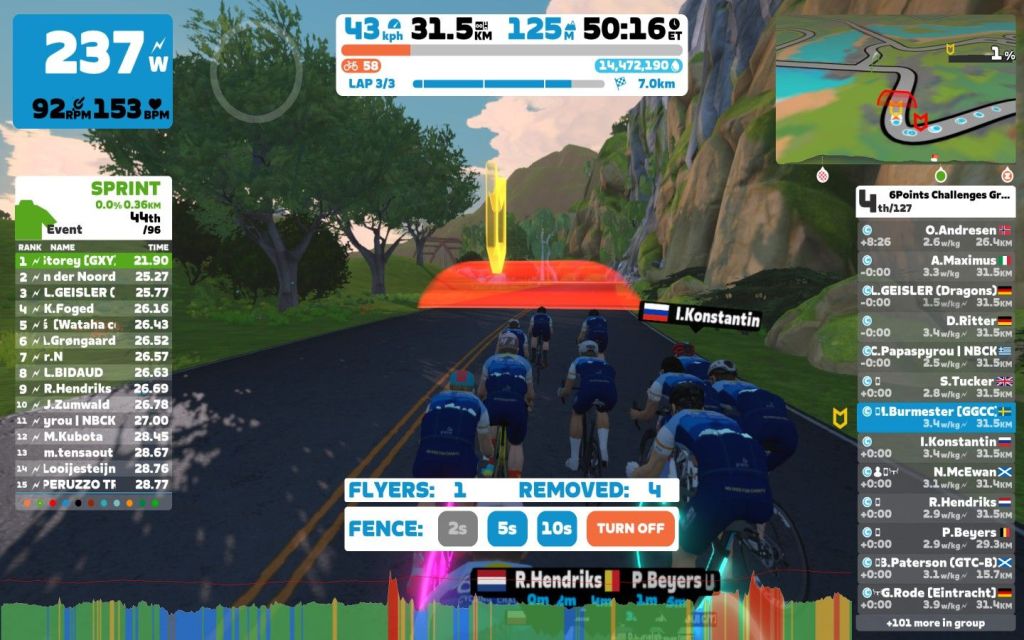
Task: Set the fence to 10s
Action: (557, 529)
